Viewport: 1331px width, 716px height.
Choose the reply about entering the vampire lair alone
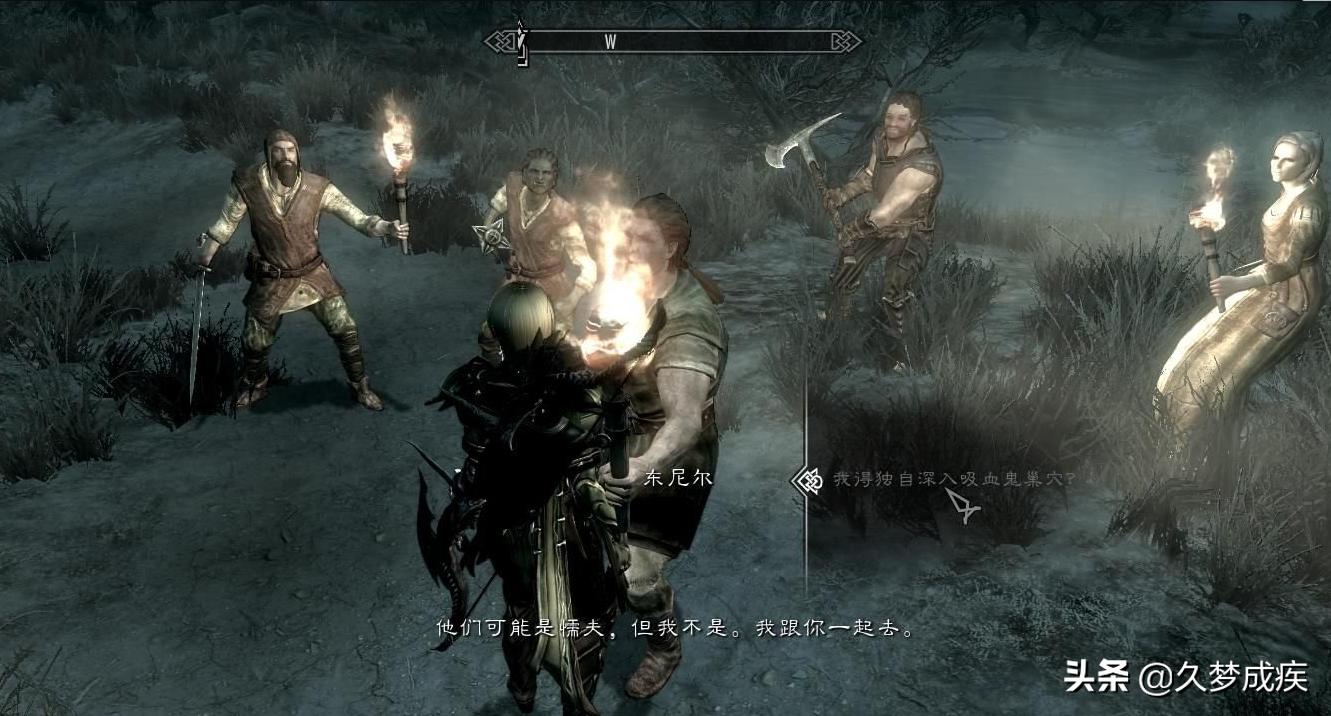pyautogui.click(x=954, y=479)
